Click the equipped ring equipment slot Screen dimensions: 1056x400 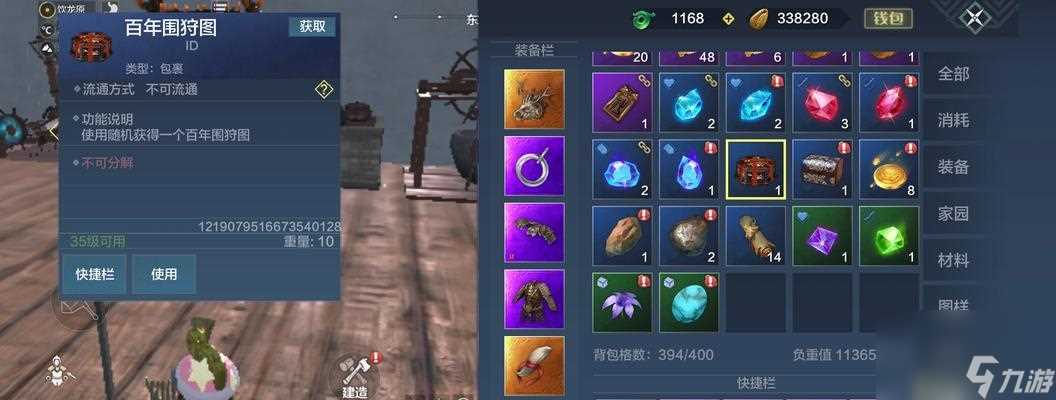[x=534, y=166]
